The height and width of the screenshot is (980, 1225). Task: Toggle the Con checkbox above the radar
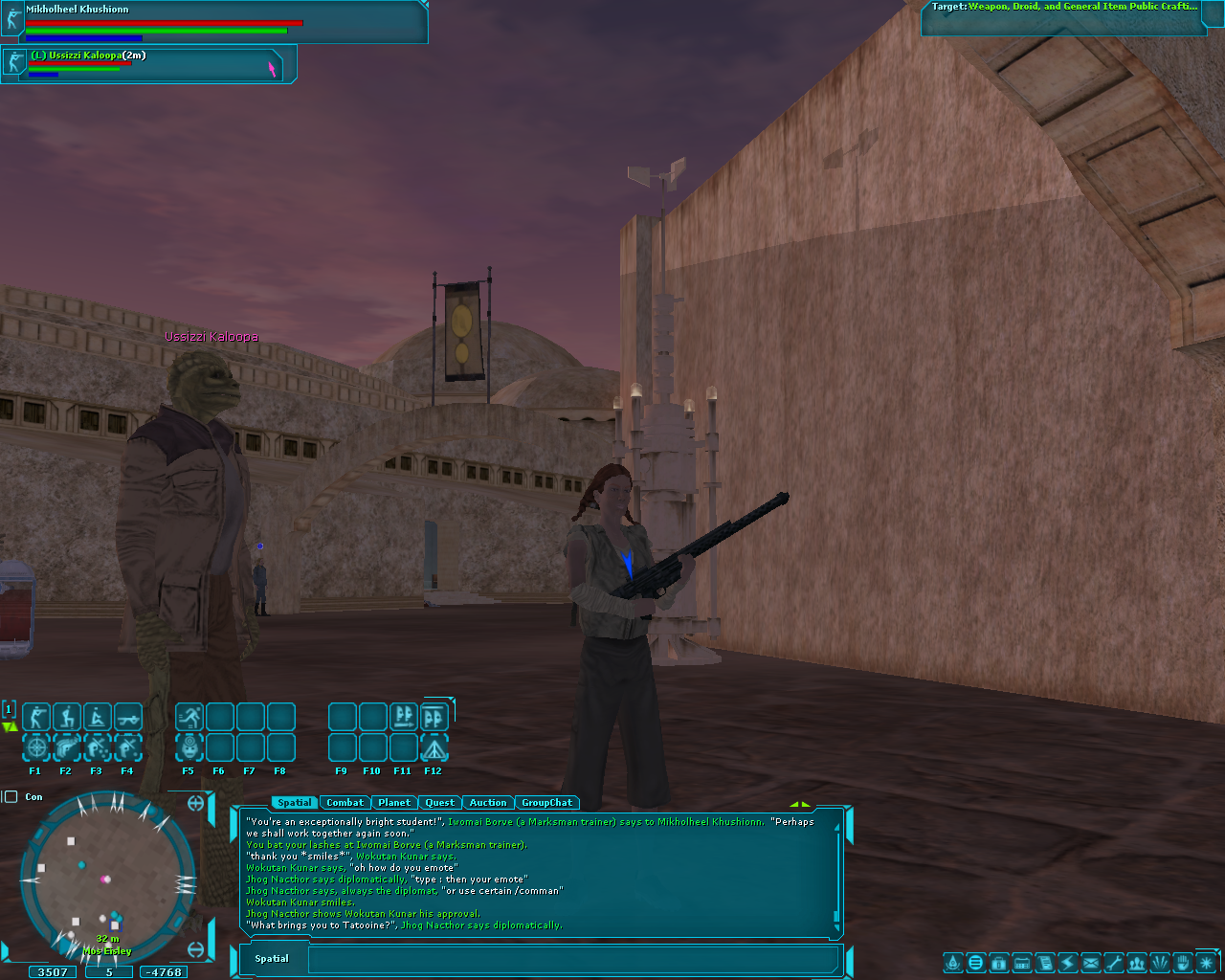[11, 796]
